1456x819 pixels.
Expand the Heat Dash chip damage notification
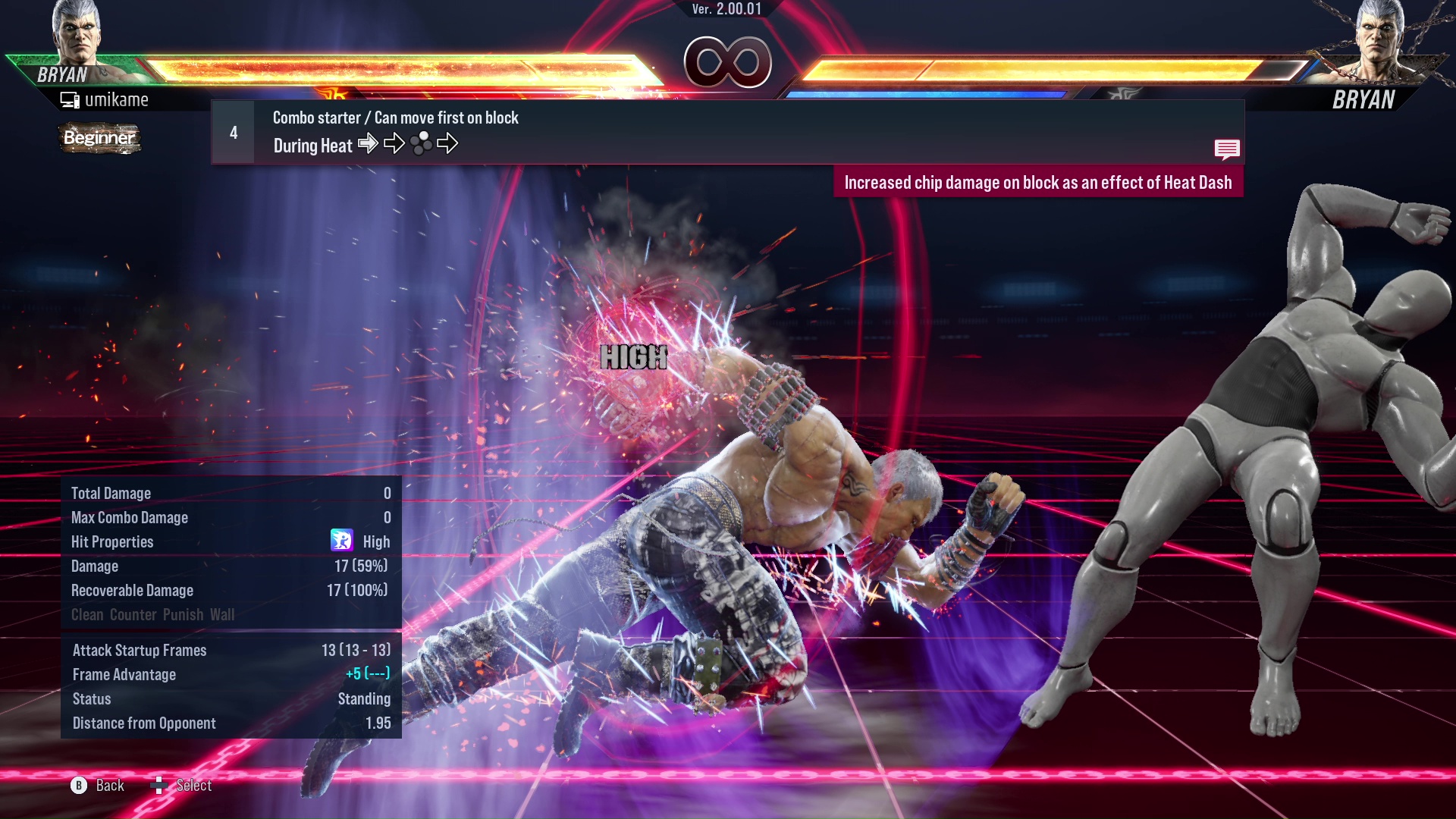[1040, 182]
